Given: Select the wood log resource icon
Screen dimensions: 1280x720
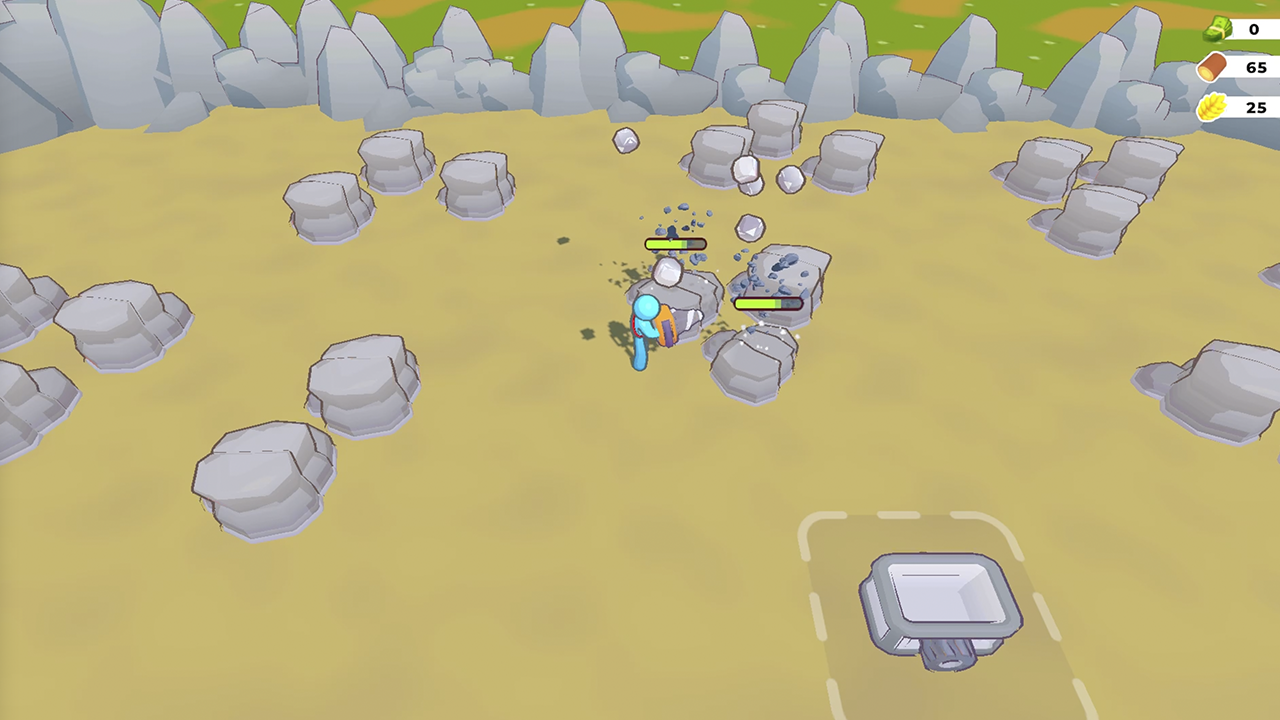Looking at the screenshot, I should [1210, 67].
